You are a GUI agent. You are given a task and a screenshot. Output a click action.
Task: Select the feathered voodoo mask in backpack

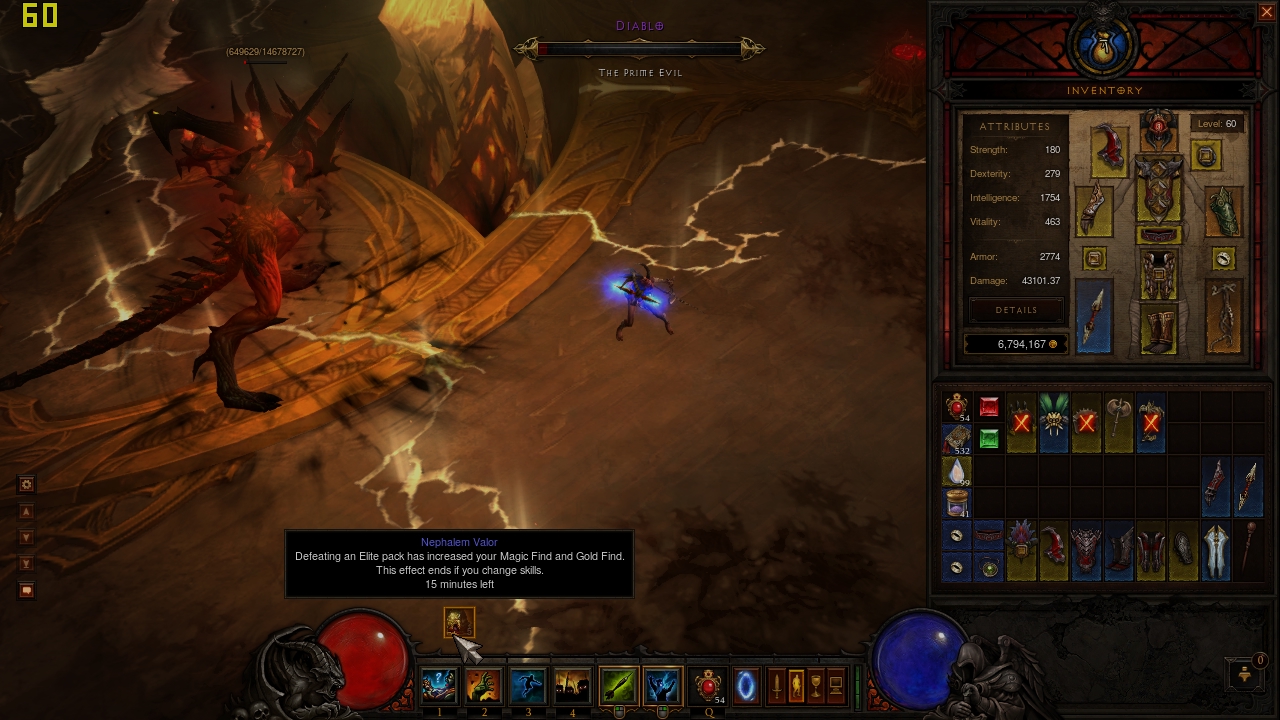[x=1054, y=423]
